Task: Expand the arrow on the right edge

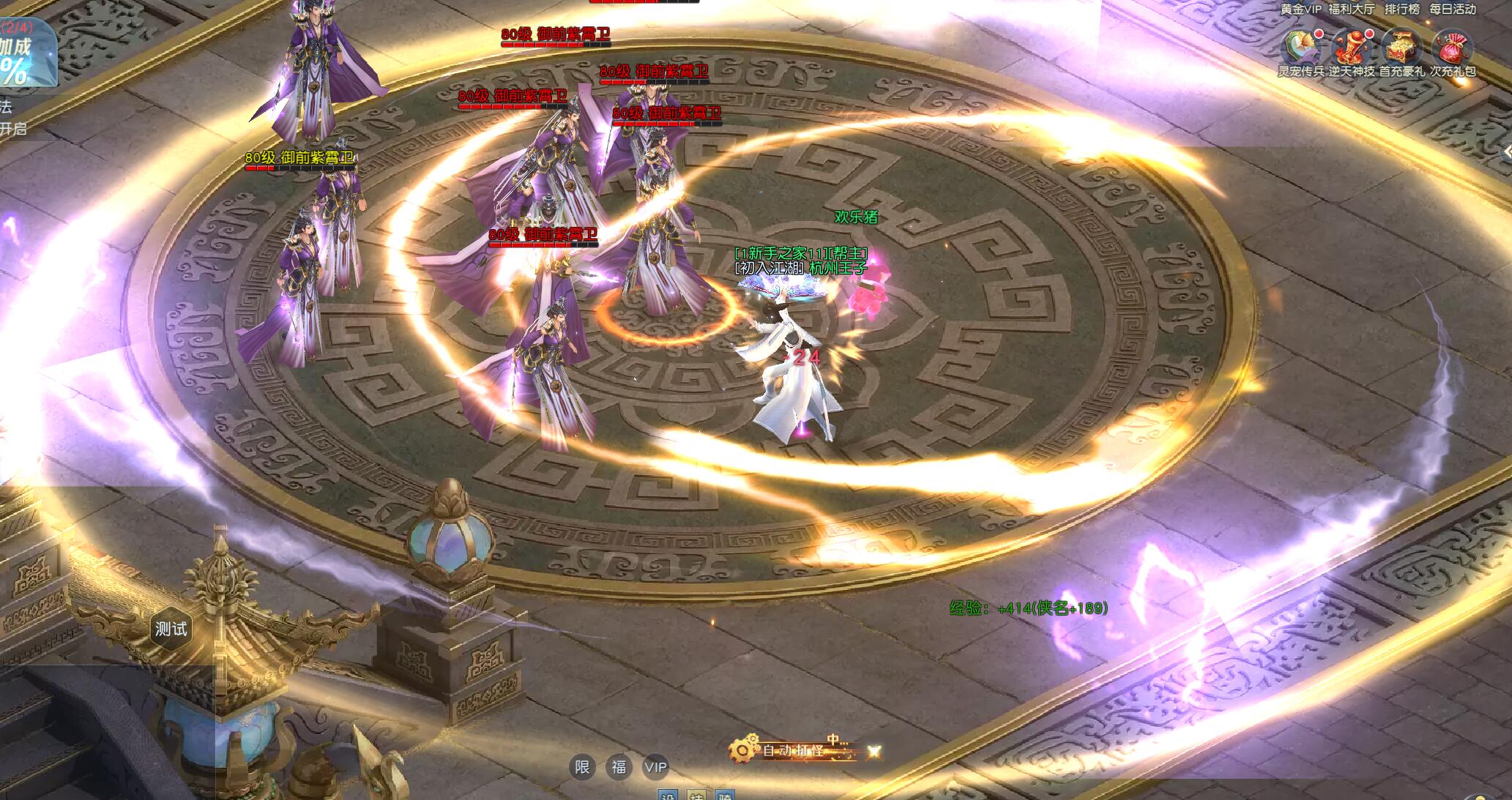Action: 1507,152
